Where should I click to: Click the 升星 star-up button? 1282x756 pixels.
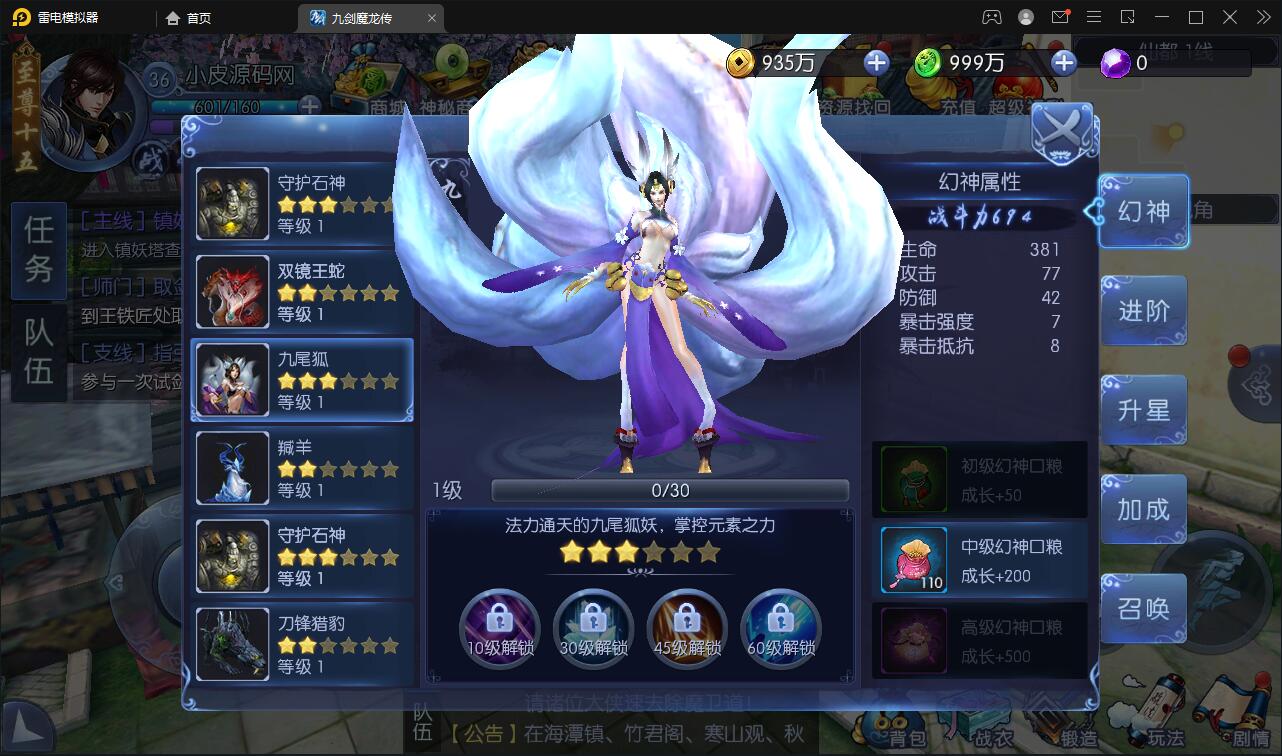point(1143,409)
